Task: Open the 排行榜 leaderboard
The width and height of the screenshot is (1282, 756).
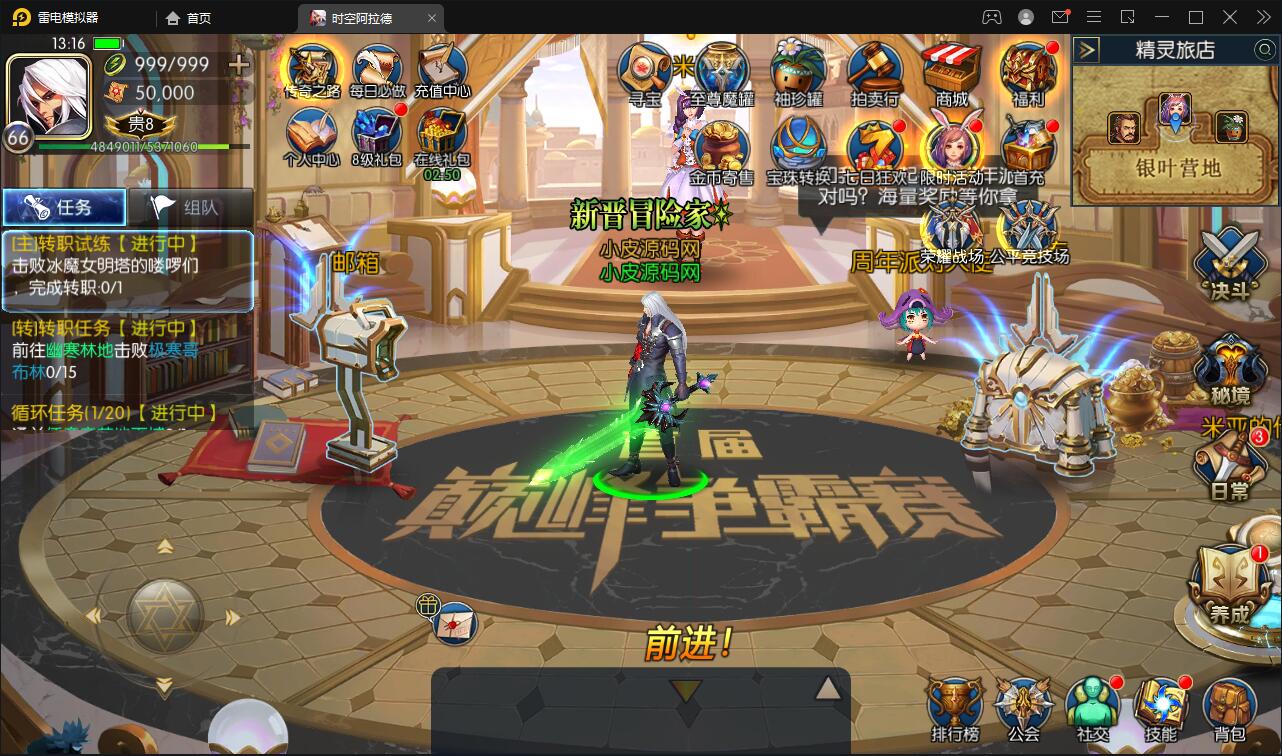Action: coord(954,708)
